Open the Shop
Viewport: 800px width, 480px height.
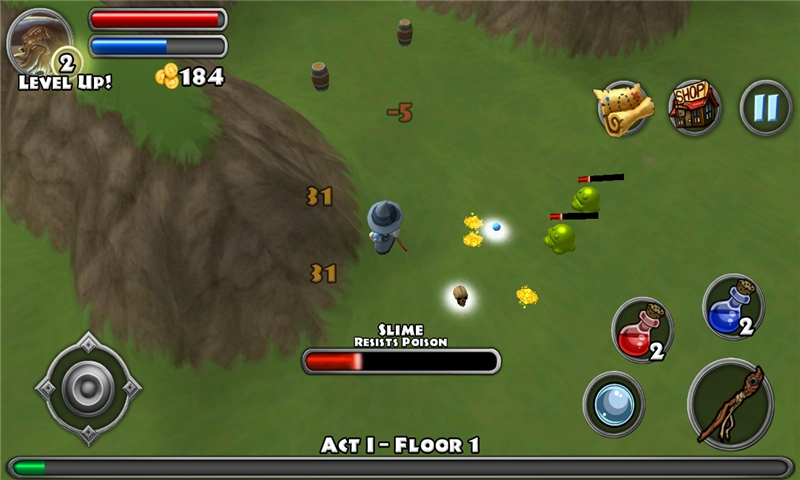[x=694, y=107]
